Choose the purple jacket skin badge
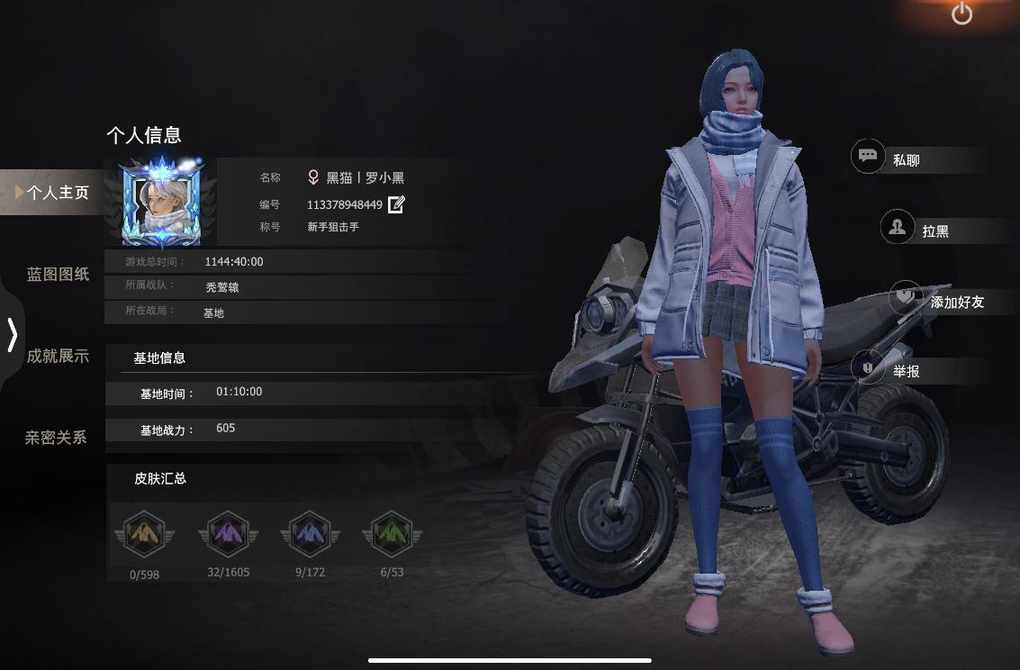 tap(228, 535)
